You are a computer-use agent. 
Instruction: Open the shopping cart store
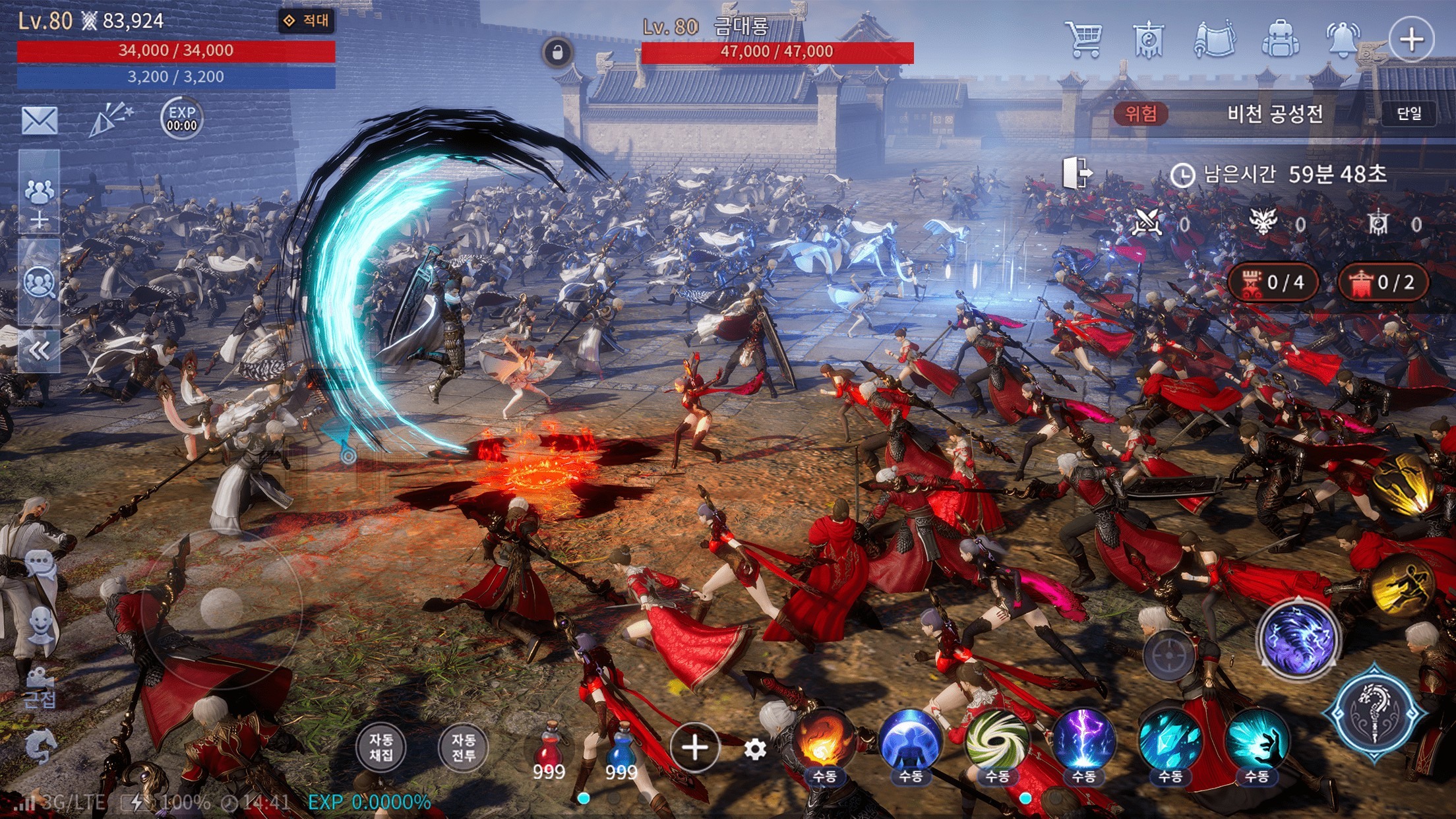[x=1083, y=40]
